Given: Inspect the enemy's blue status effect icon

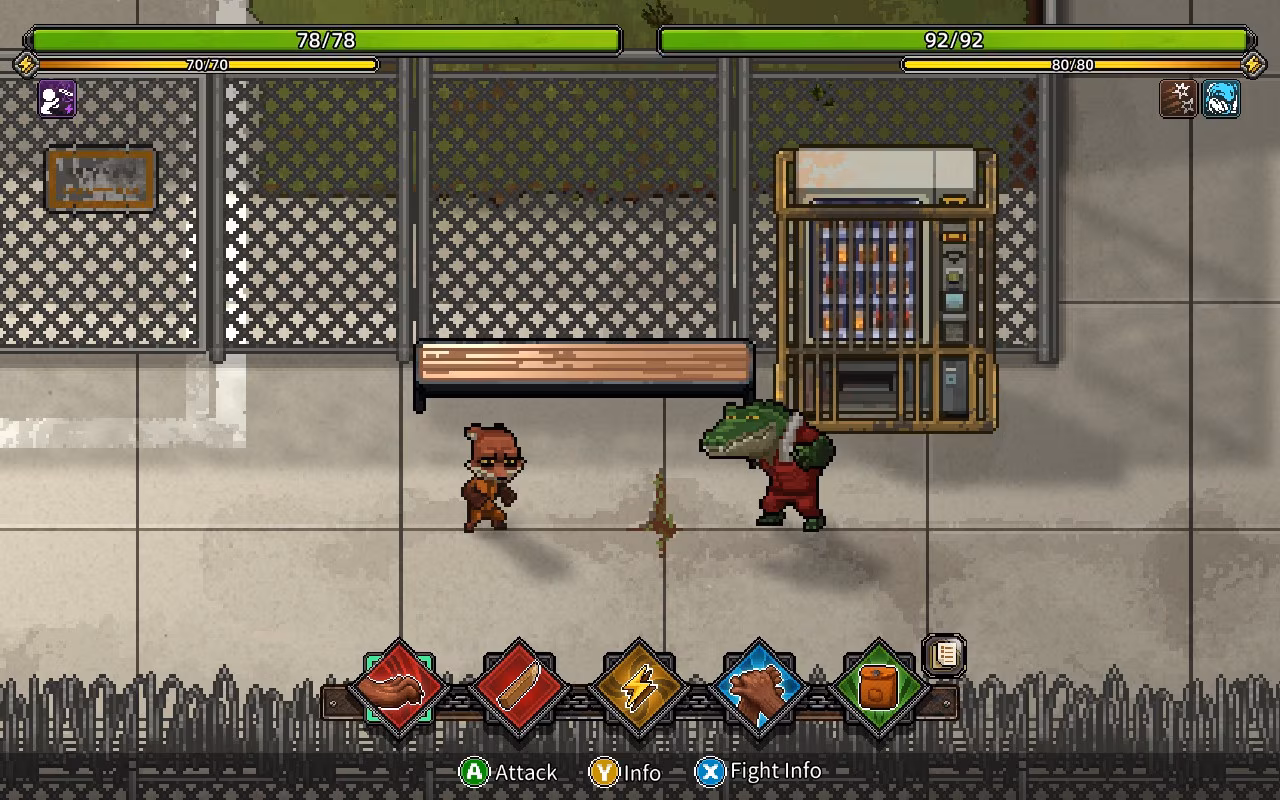Looking at the screenshot, I should click(1221, 99).
